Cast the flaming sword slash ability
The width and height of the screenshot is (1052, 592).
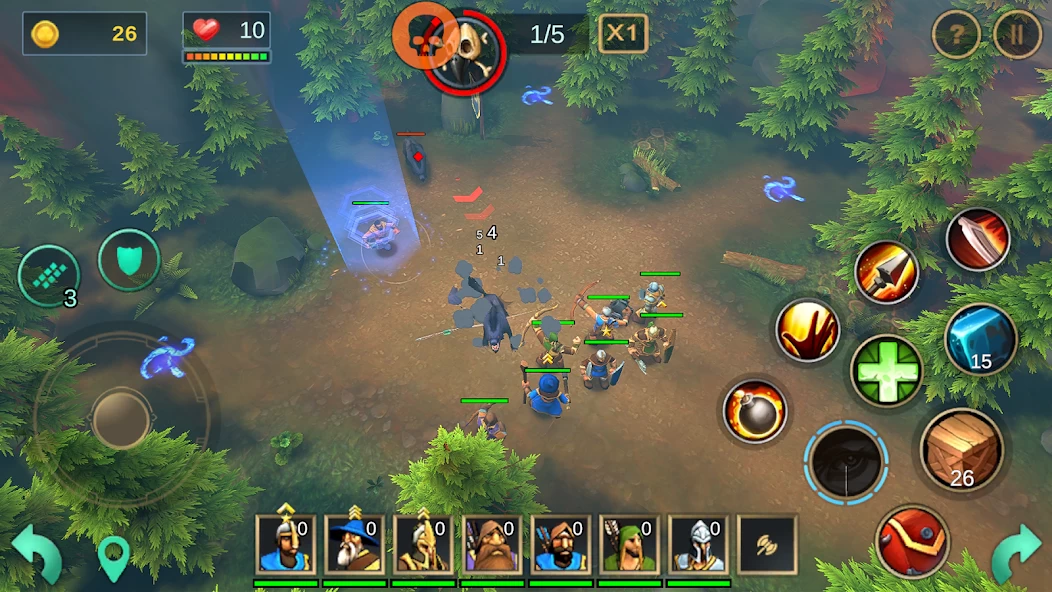978,240
